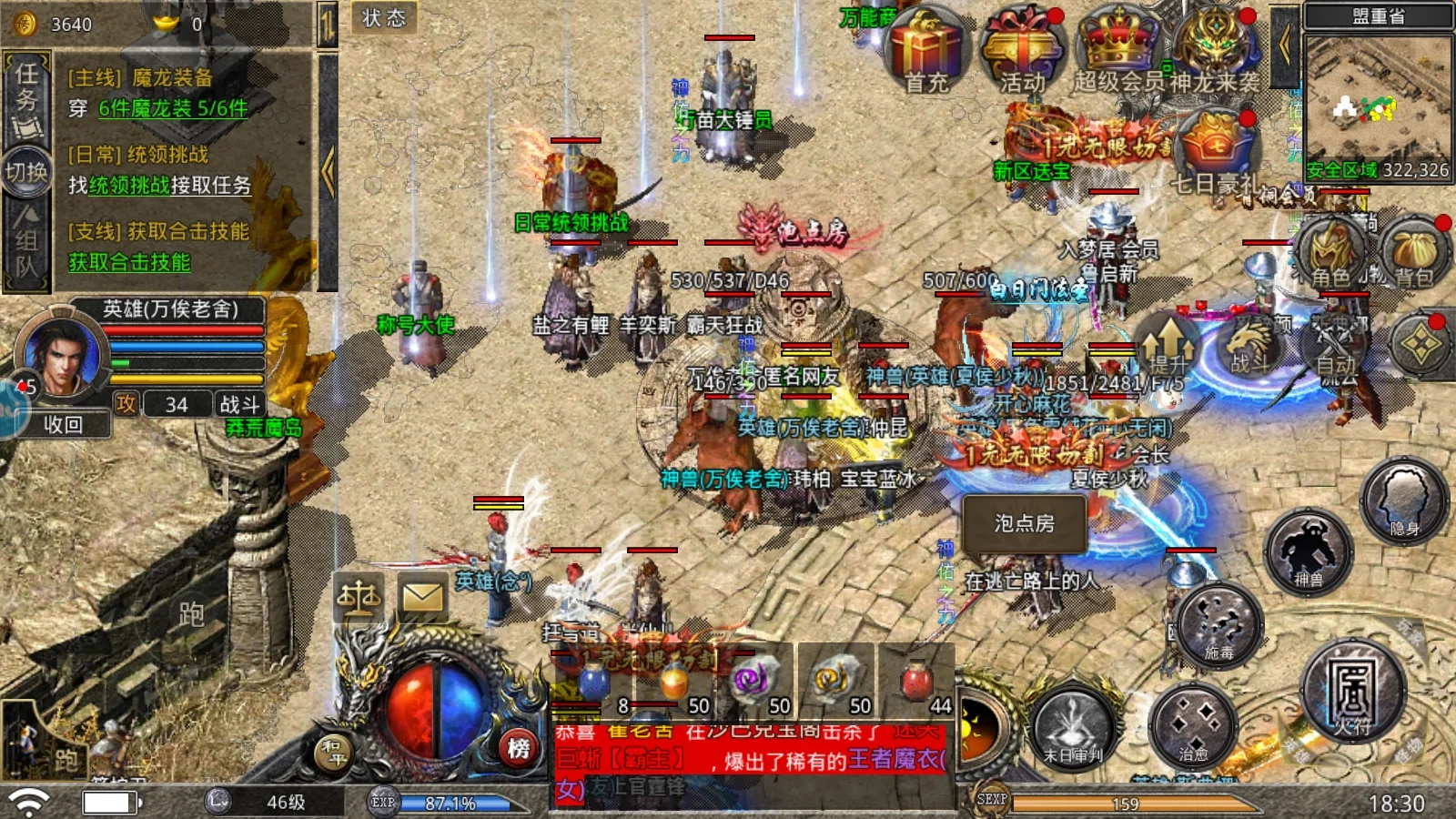Click the 获取合击技能 skill link
Image resolution: width=1456 pixels, height=819 pixels.
tap(126, 260)
